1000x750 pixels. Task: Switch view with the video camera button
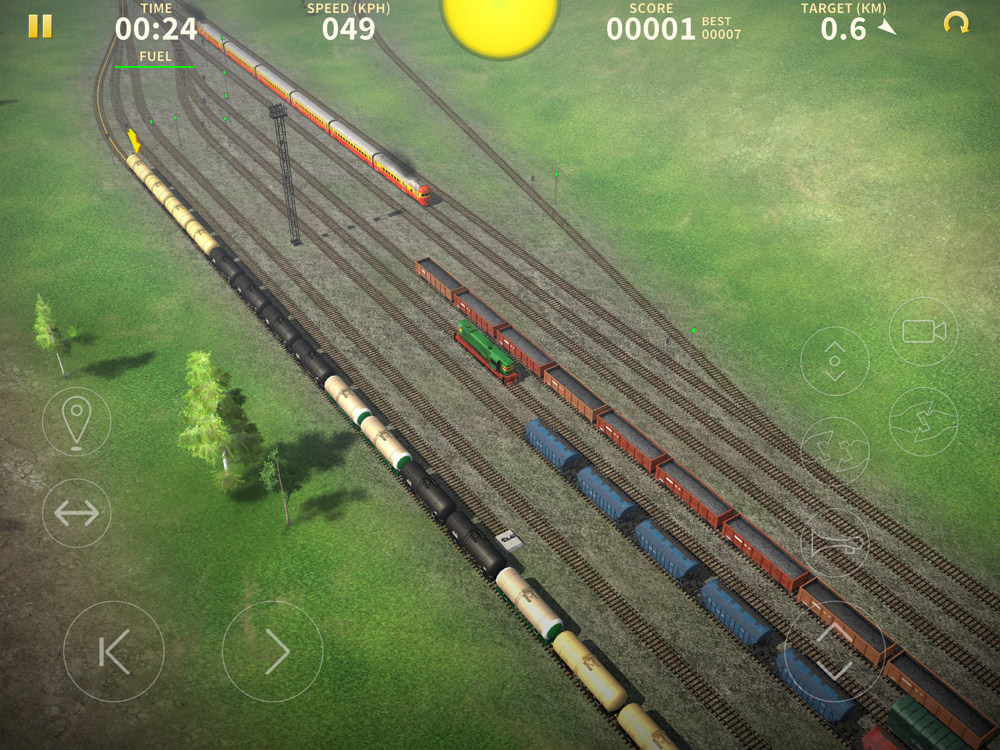point(923,331)
